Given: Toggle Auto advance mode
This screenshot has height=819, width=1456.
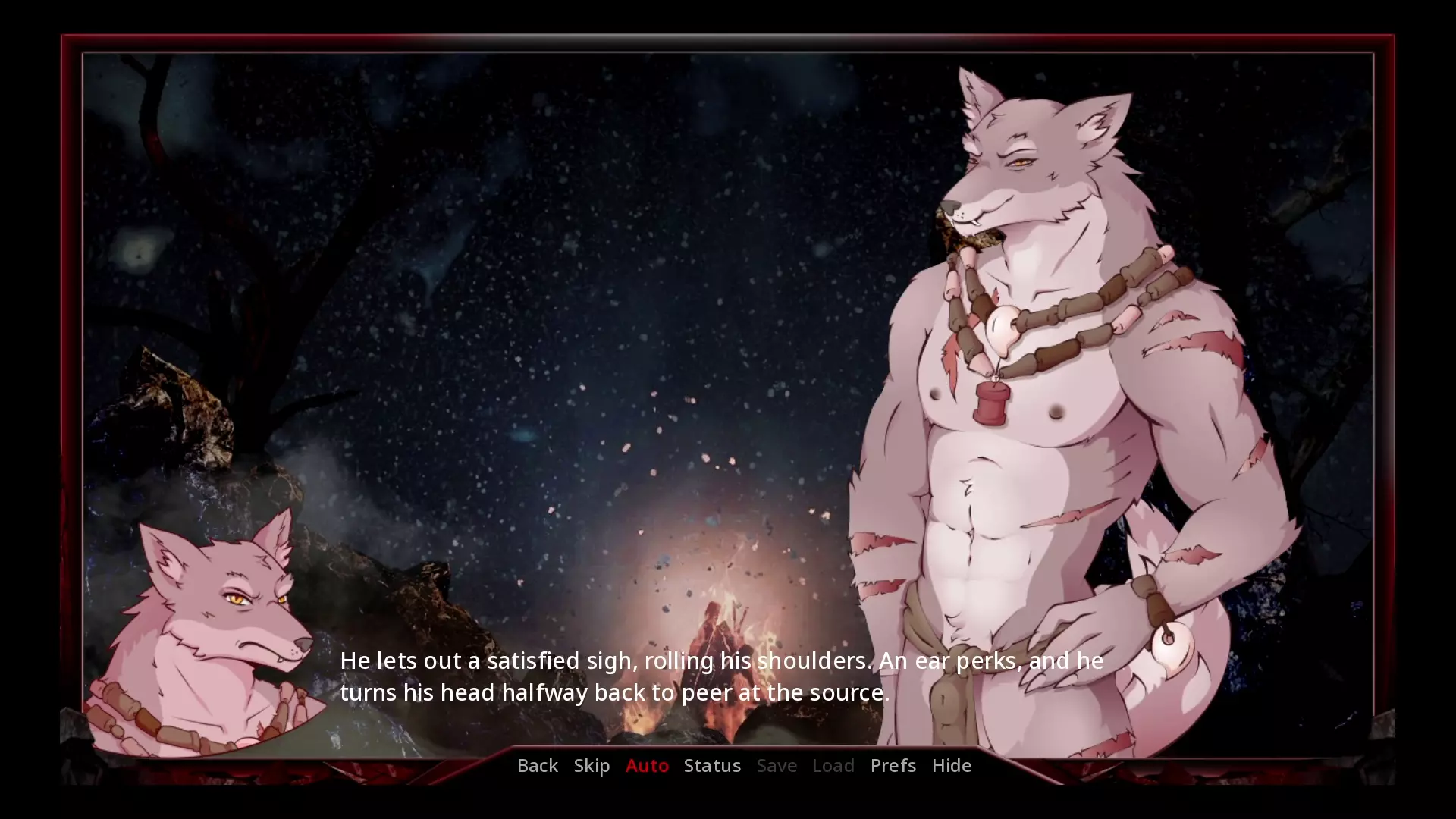Looking at the screenshot, I should [x=647, y=765].
